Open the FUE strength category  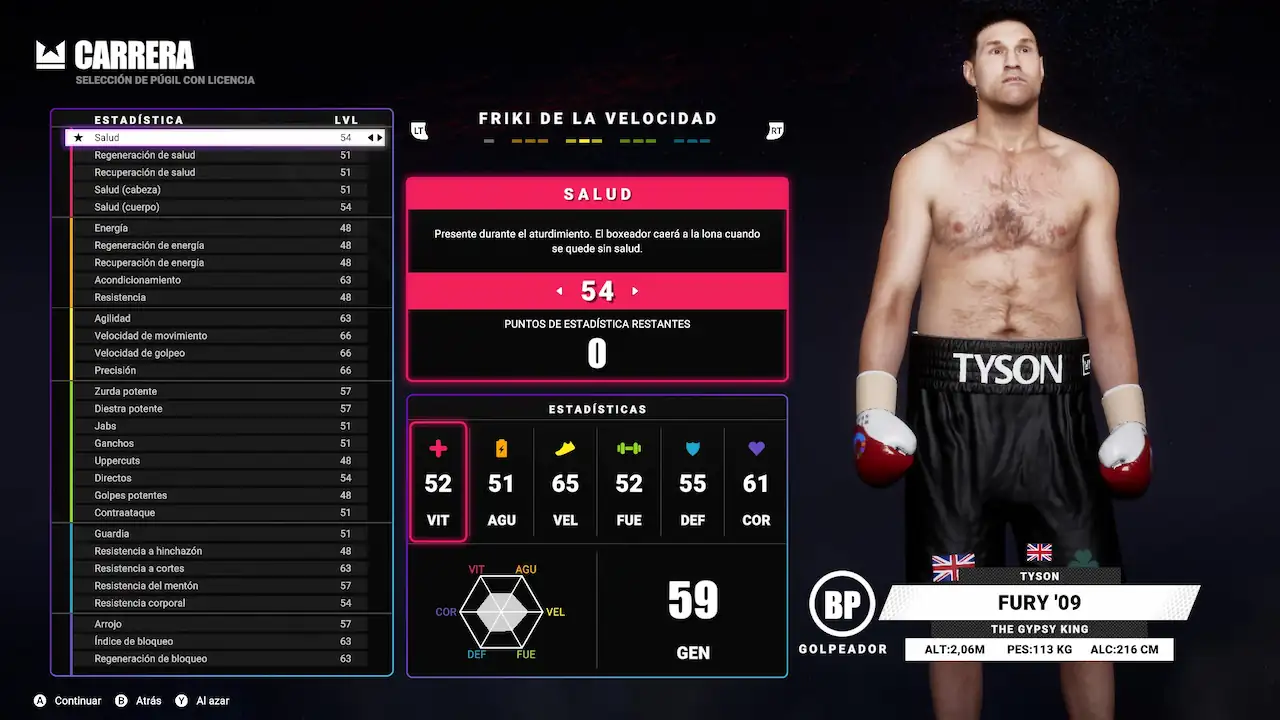point(629,482)
